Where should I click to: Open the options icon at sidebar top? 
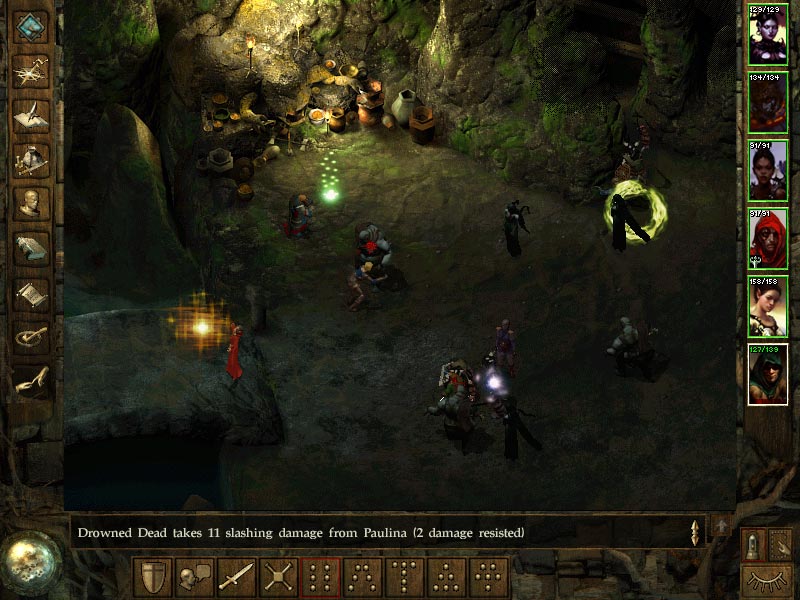pyautogui.click(x=31, y=25)
